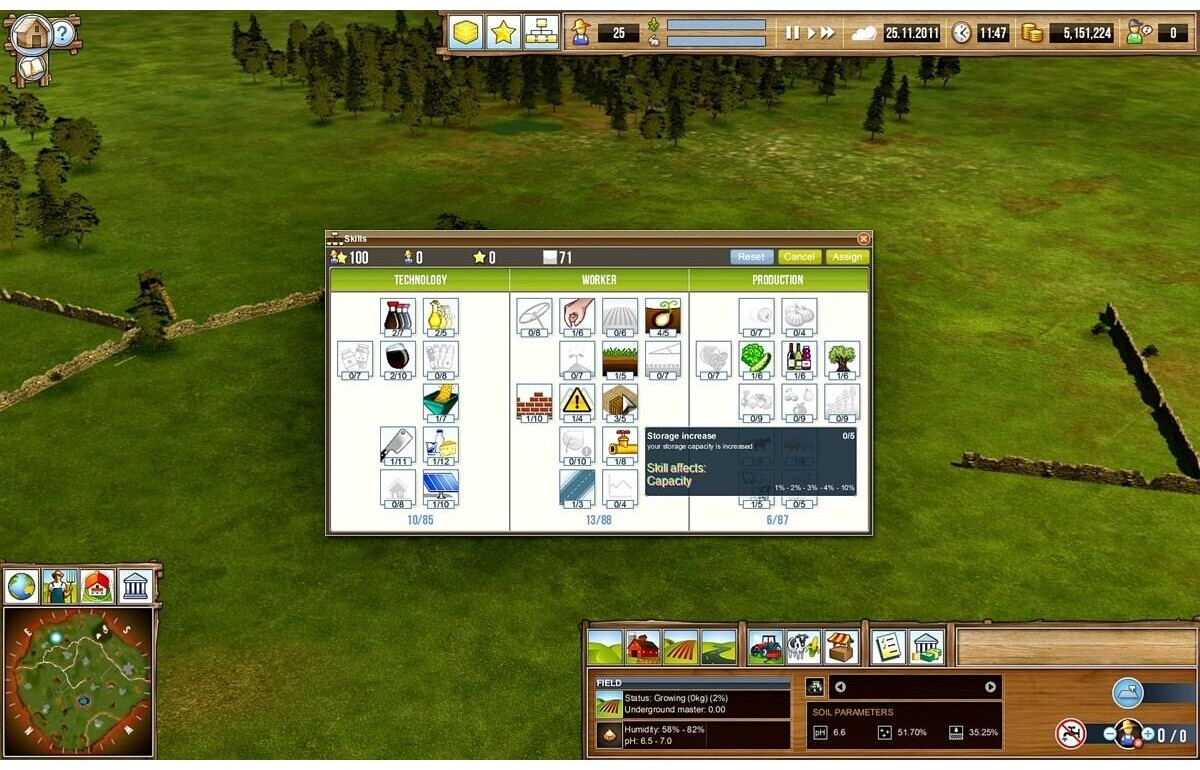Pick the lettuce and cucumber production skill
The image size is (1200, 770).
click(x=756, y=358)
